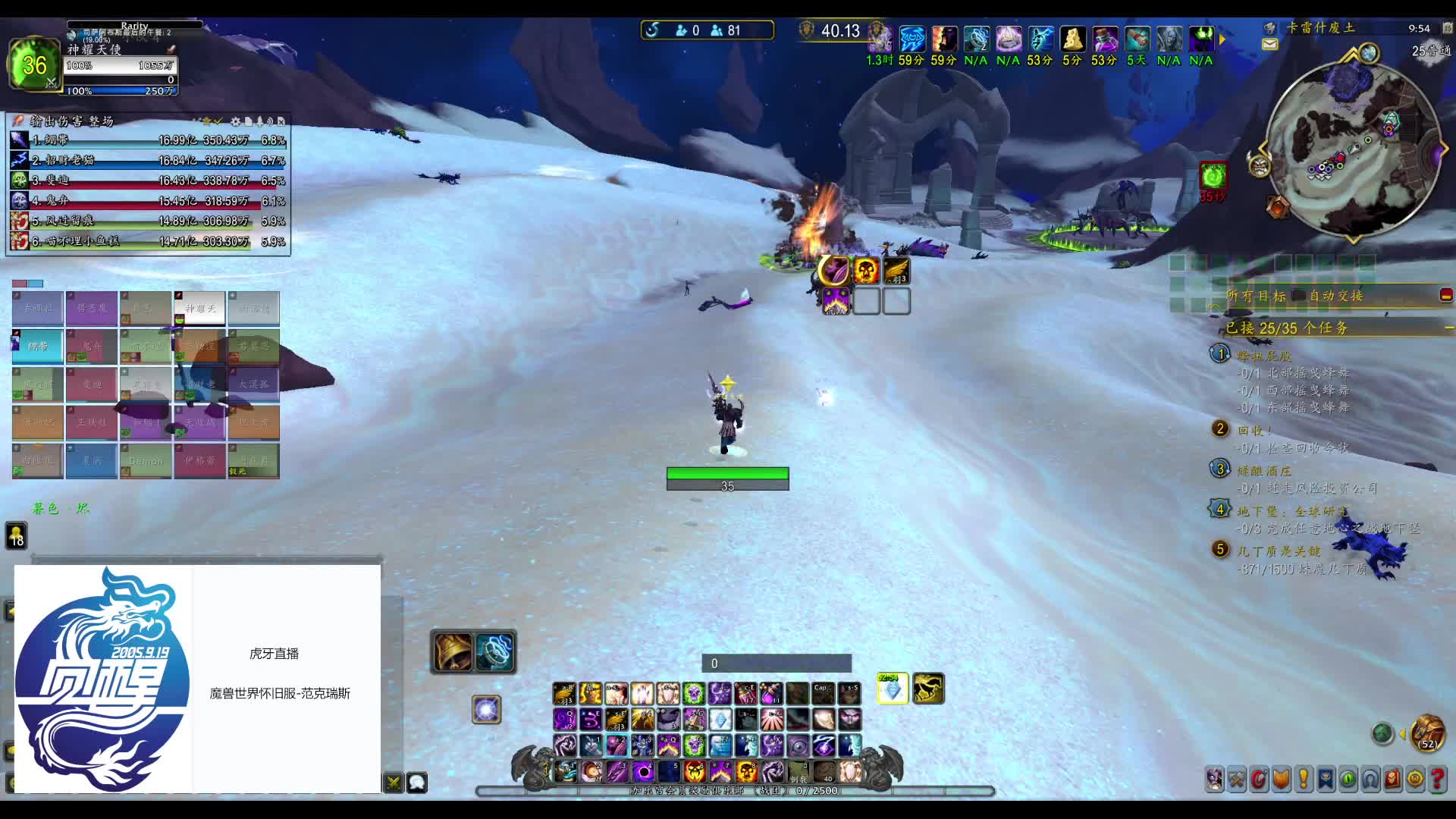
Task: Select the 几丁质是关键 quest in tracker
Action: 1279,551
